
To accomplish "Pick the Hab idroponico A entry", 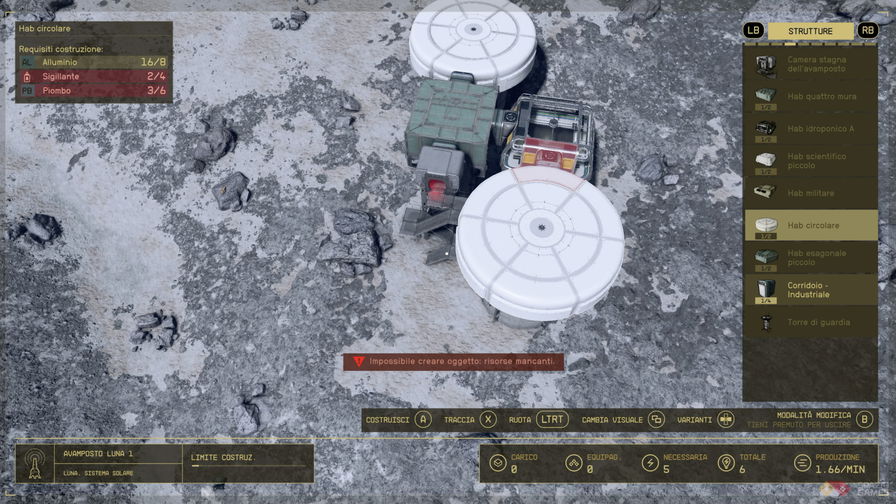I will click(x=811, y=129).
